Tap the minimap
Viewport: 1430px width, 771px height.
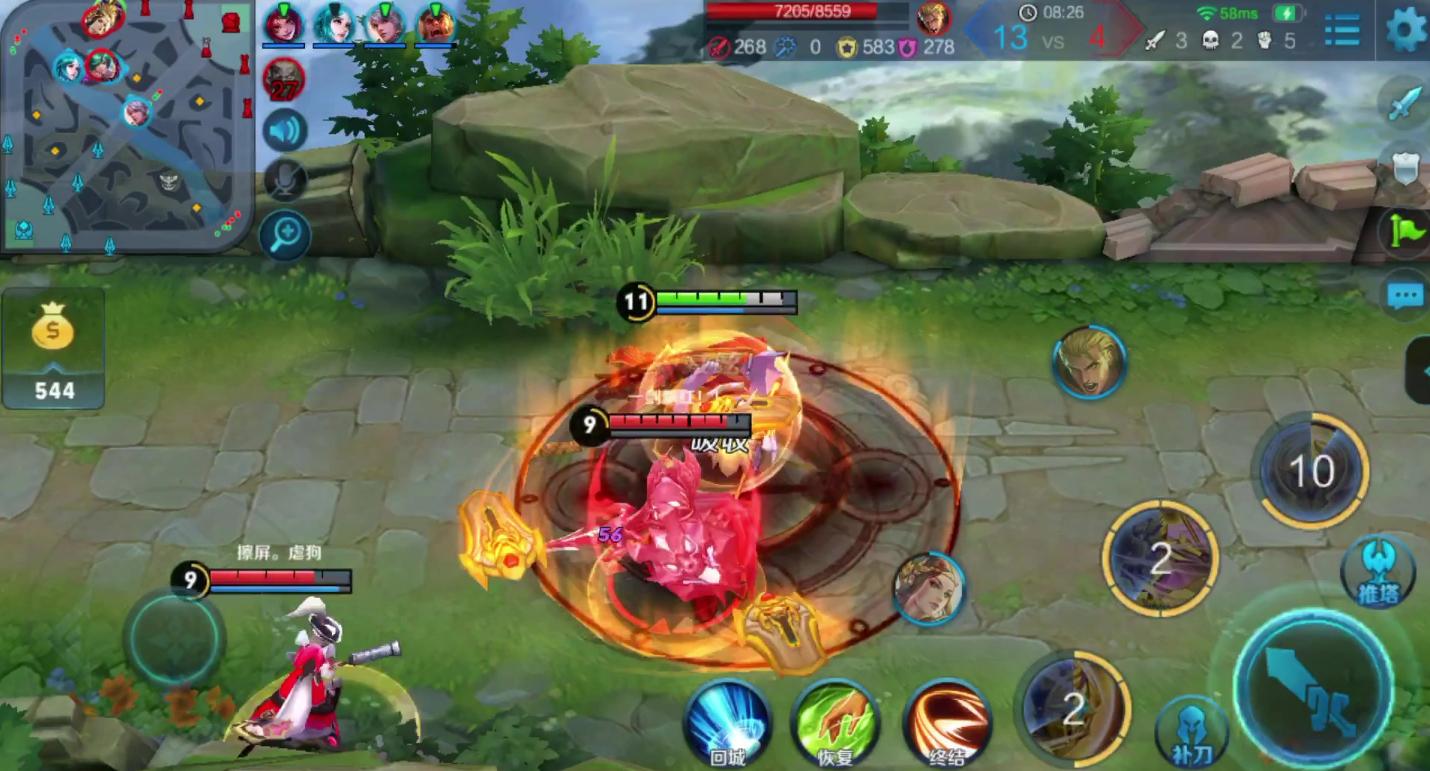click(127, 125)
